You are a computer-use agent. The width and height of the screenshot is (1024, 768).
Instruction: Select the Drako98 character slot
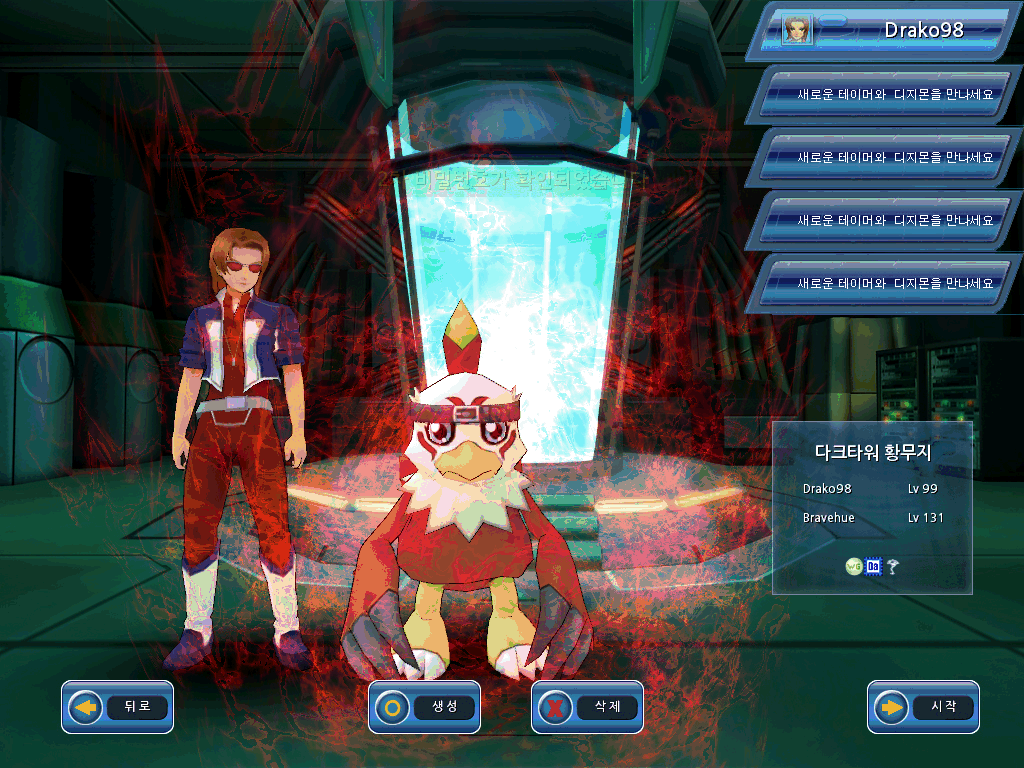(x=890, y=30)
